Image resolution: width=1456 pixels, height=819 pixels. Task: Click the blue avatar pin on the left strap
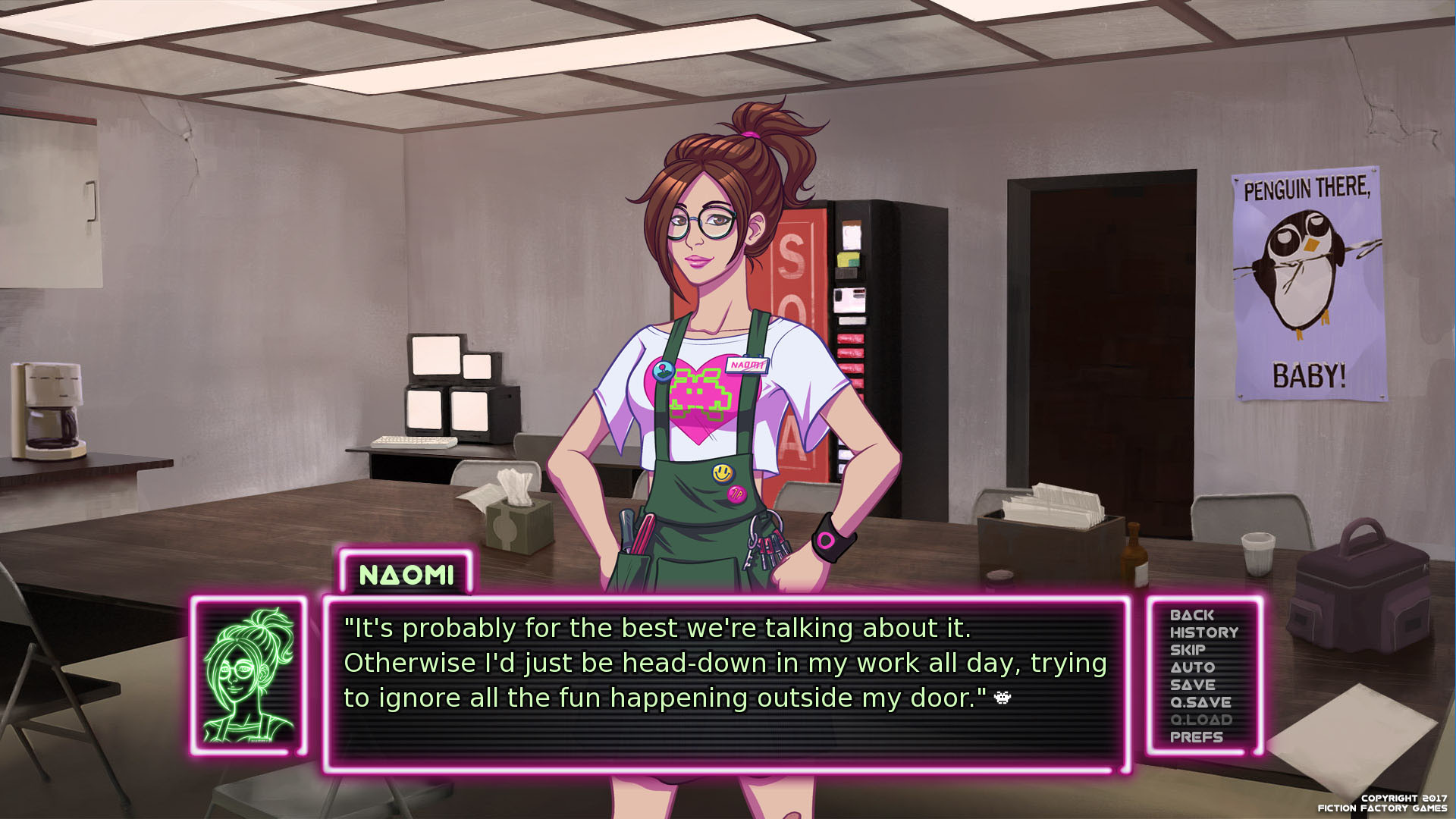coord(665,372)
